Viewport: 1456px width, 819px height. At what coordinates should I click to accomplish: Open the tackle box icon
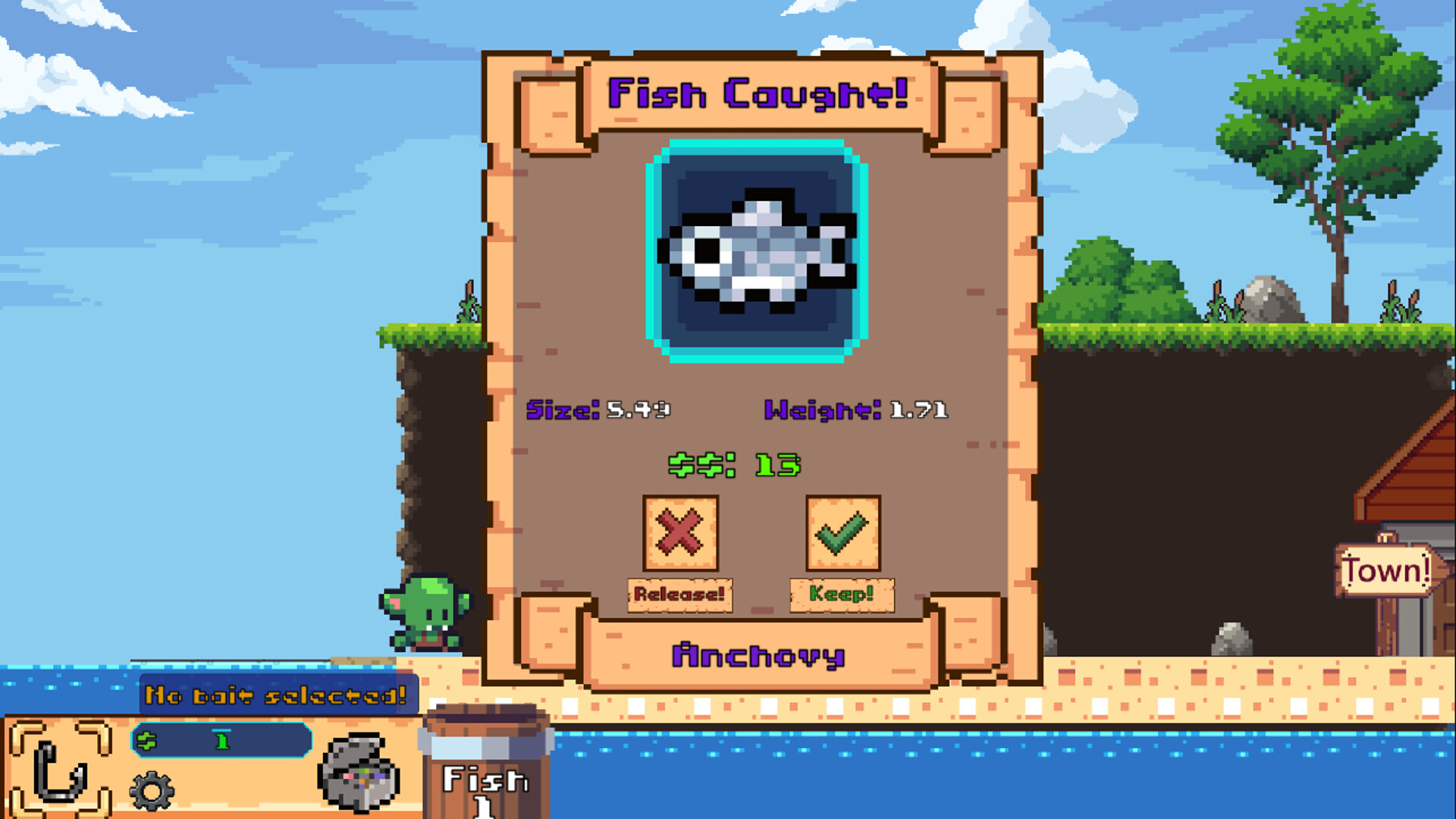356,773
